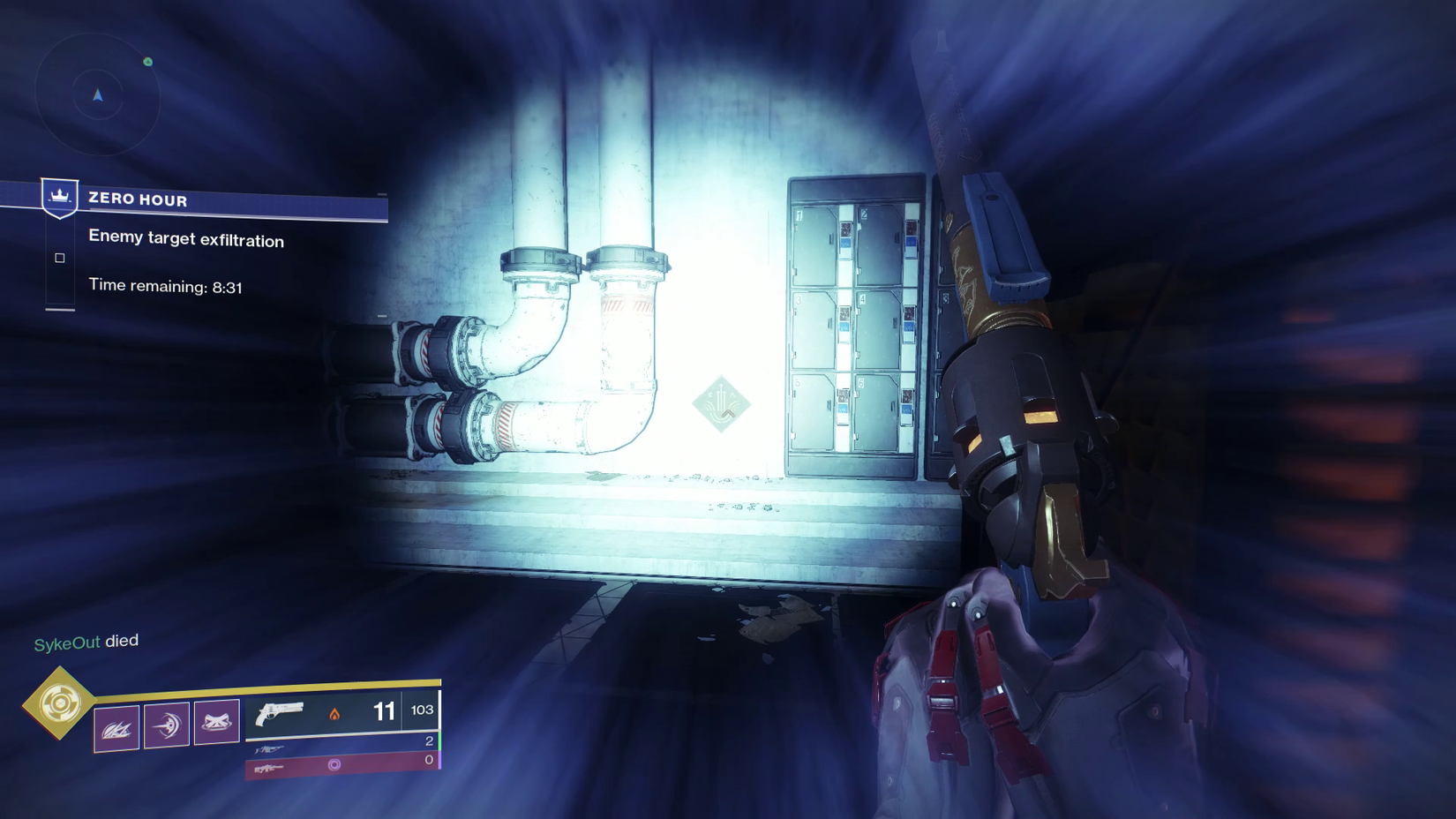This screenshot has height=819, width=1456.
Task: Click the Time remaining 8:31 countdown
Action: 166,286
